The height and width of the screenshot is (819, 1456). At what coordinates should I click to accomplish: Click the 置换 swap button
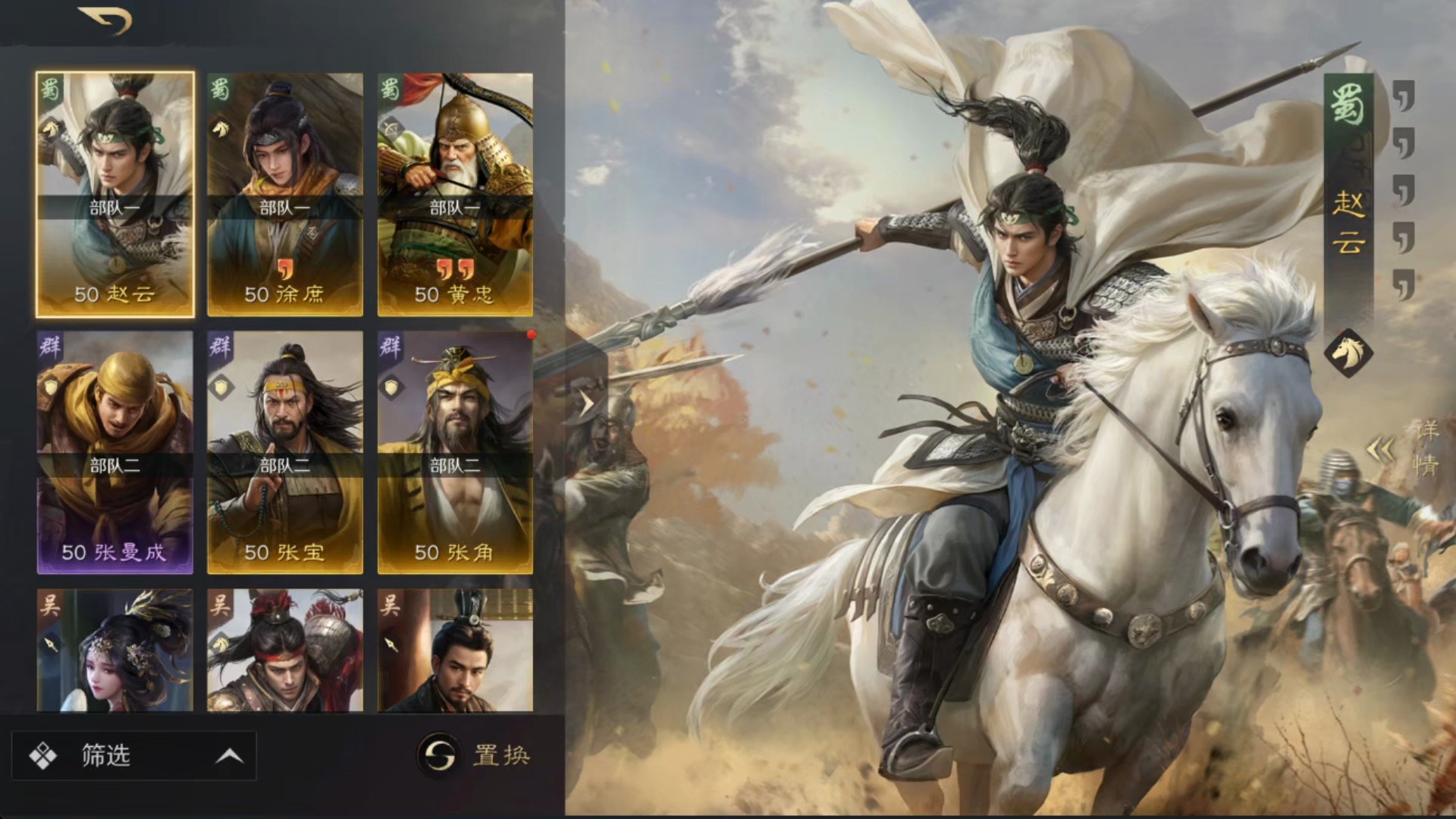(x=474, y=755)
